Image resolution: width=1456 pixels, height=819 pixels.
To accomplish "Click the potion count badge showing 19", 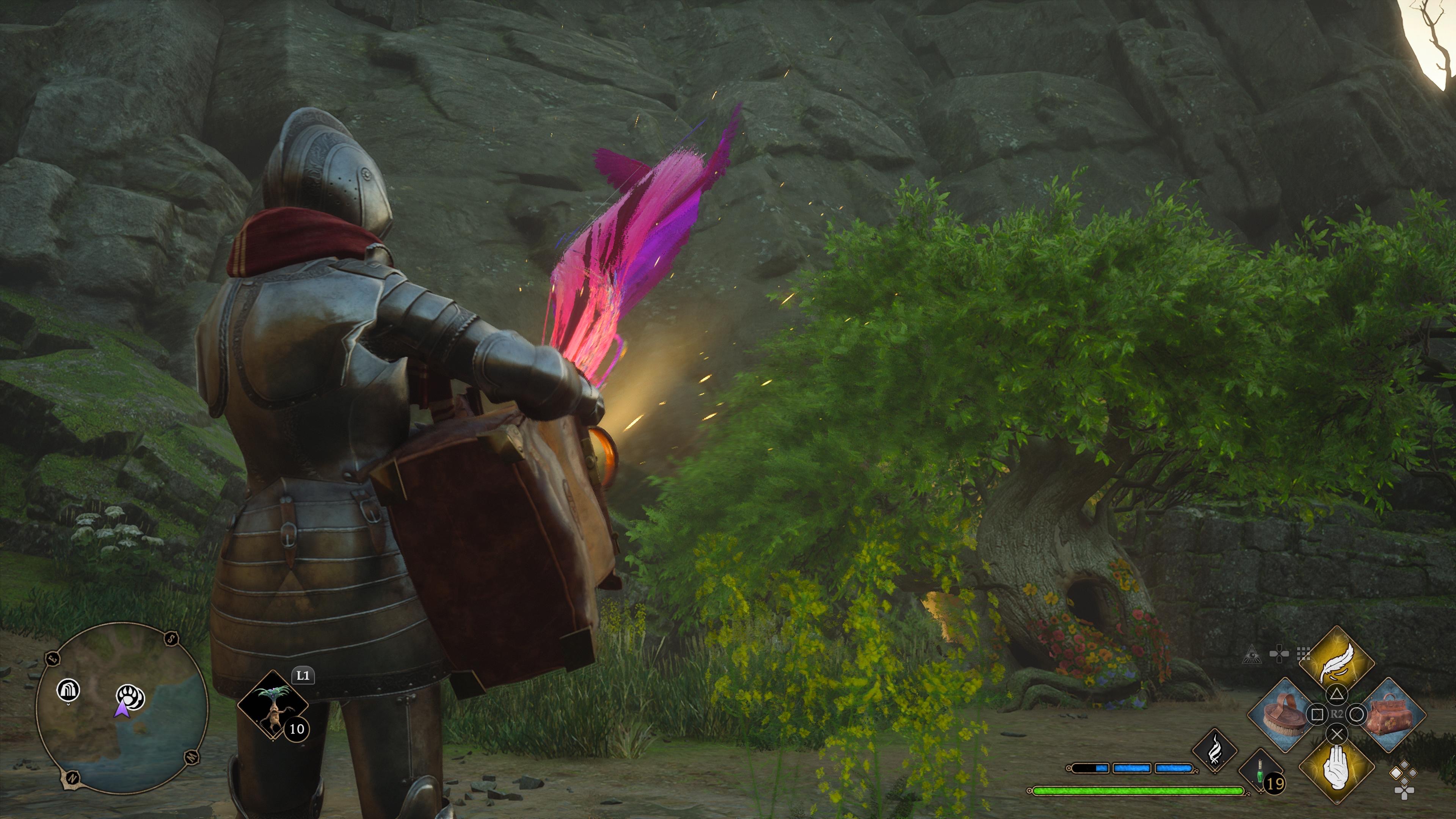I will coord(1274,783).
